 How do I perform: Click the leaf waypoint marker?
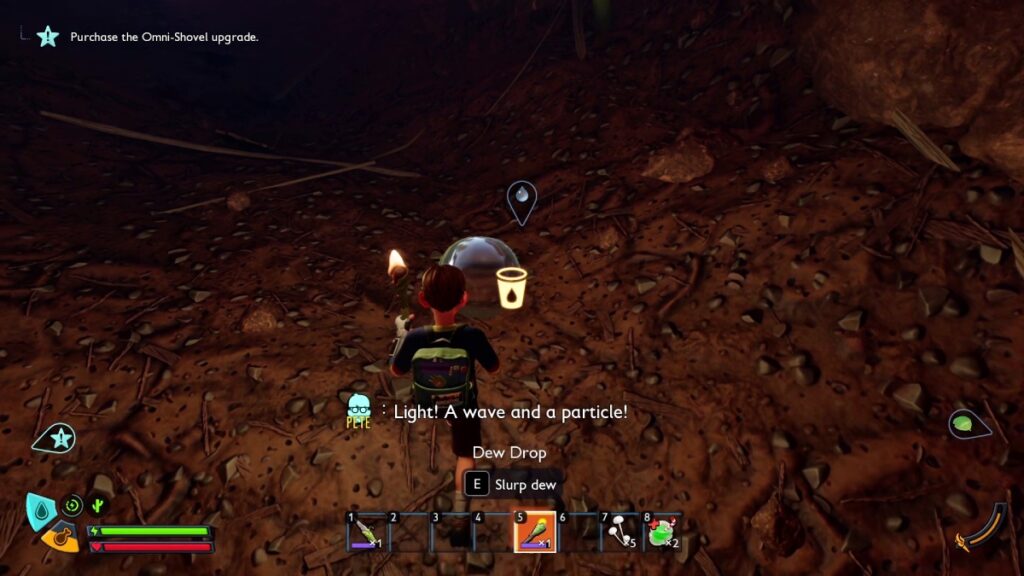pos(966,424)
